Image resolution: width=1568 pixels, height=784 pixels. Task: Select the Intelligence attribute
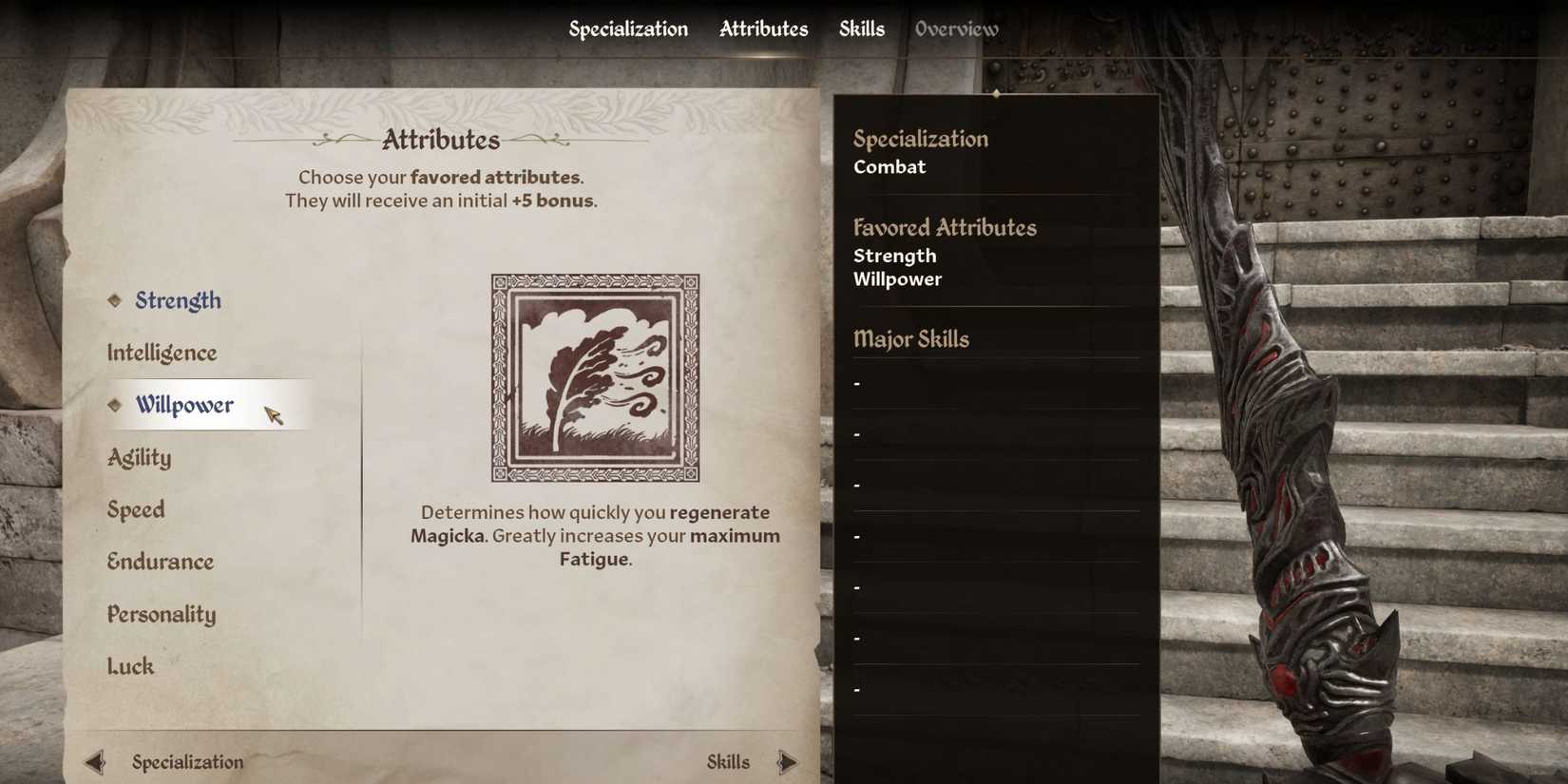point(162,352)
